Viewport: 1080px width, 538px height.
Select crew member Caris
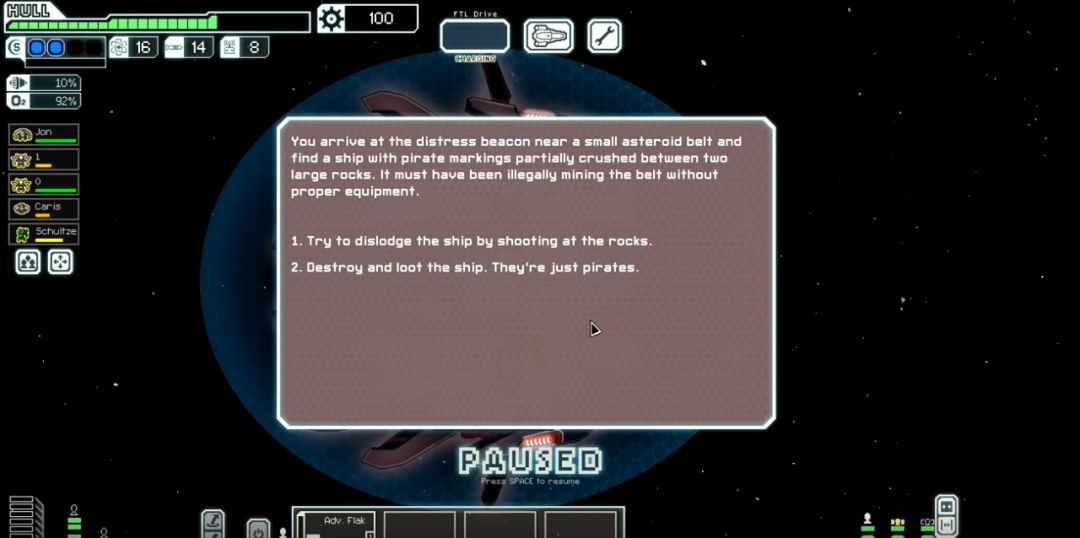pyautogui.click(x=44, y=209)
